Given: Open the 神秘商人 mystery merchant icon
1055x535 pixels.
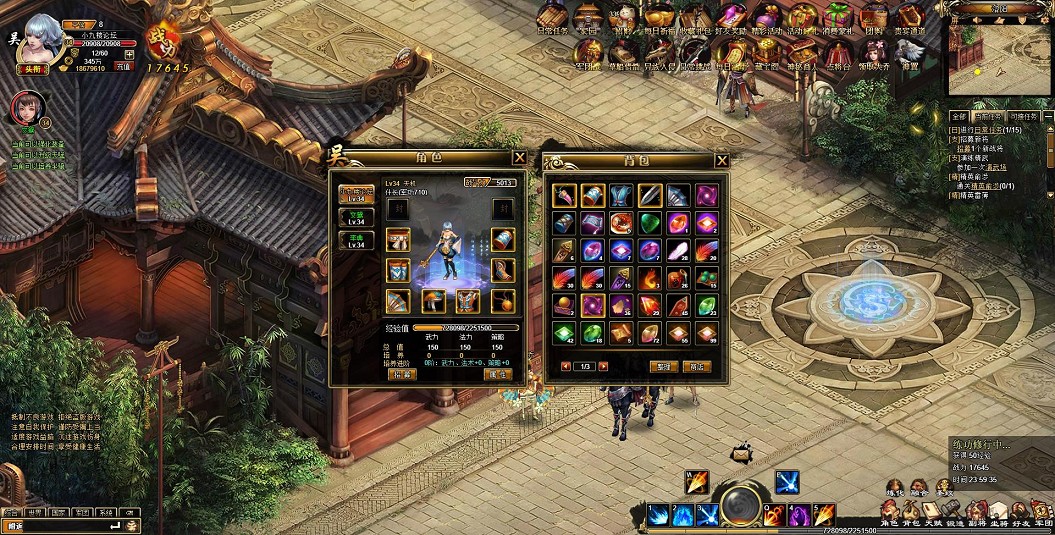Looking at the screenshot, I should click(804, 50).
